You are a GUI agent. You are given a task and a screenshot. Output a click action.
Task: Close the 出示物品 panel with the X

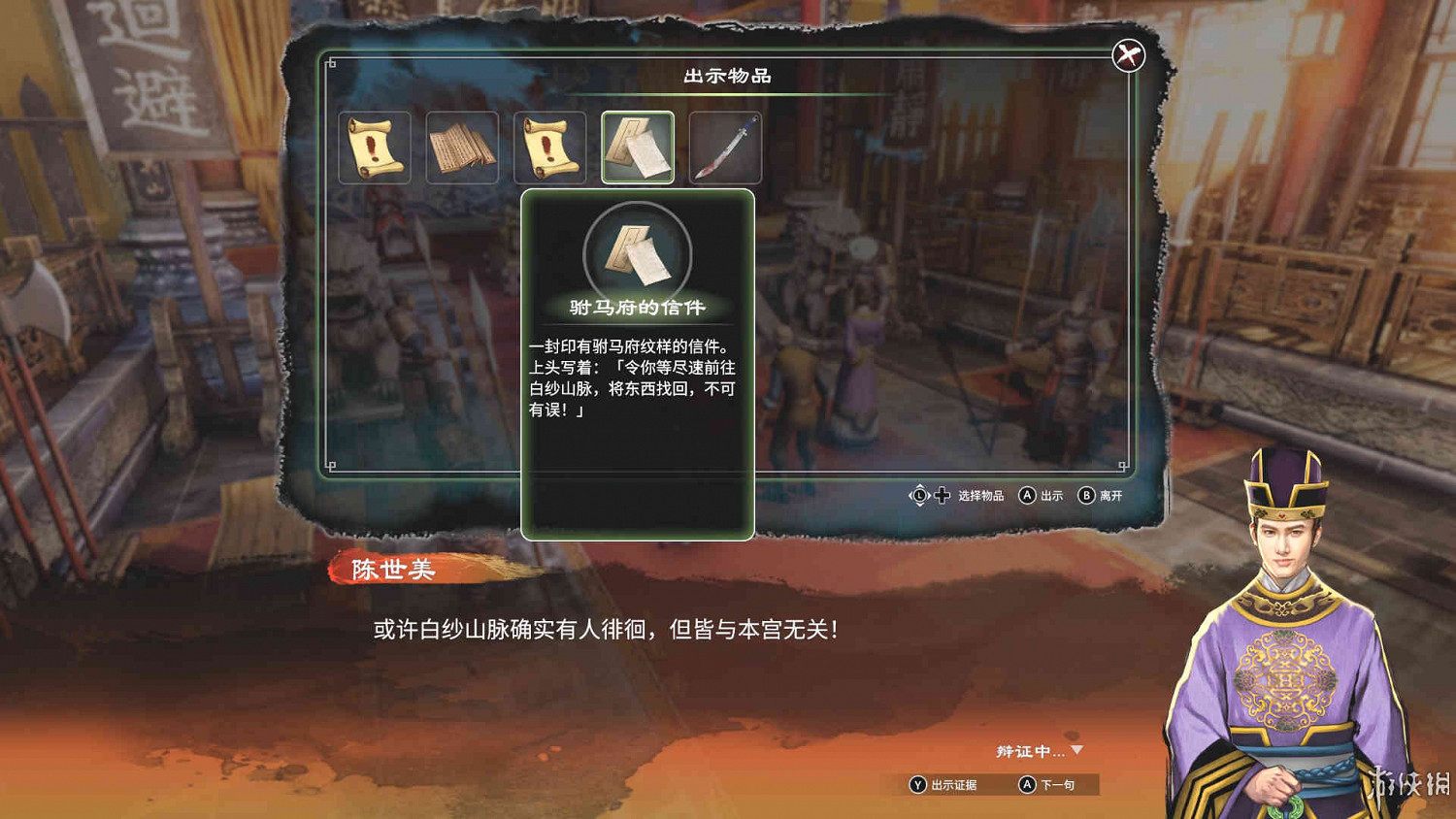coord(1126,53)
